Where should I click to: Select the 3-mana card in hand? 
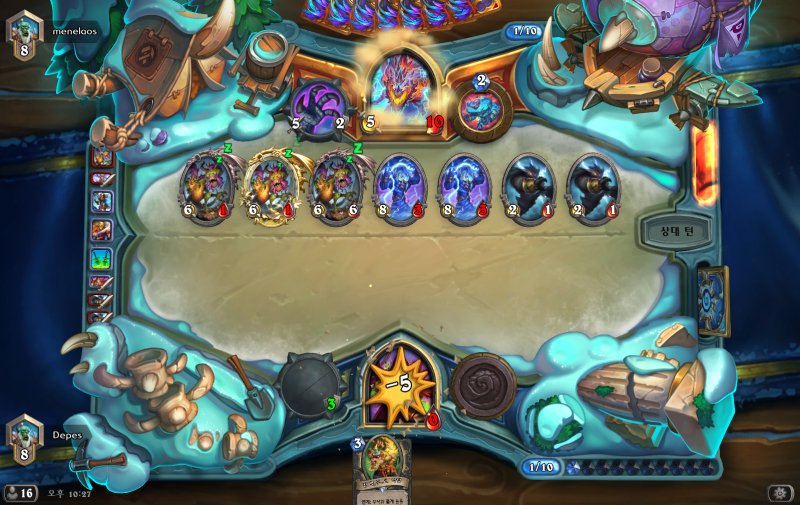[x=383, y=470]
